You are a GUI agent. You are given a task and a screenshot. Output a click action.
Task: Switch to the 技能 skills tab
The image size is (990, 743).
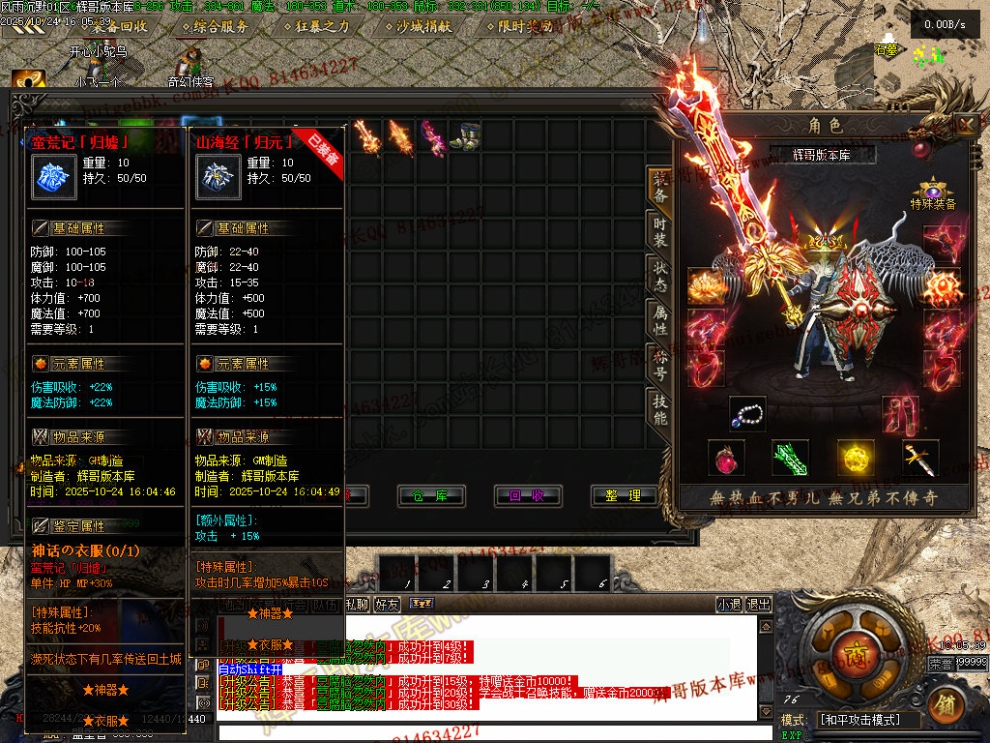(x=660, y=410)
